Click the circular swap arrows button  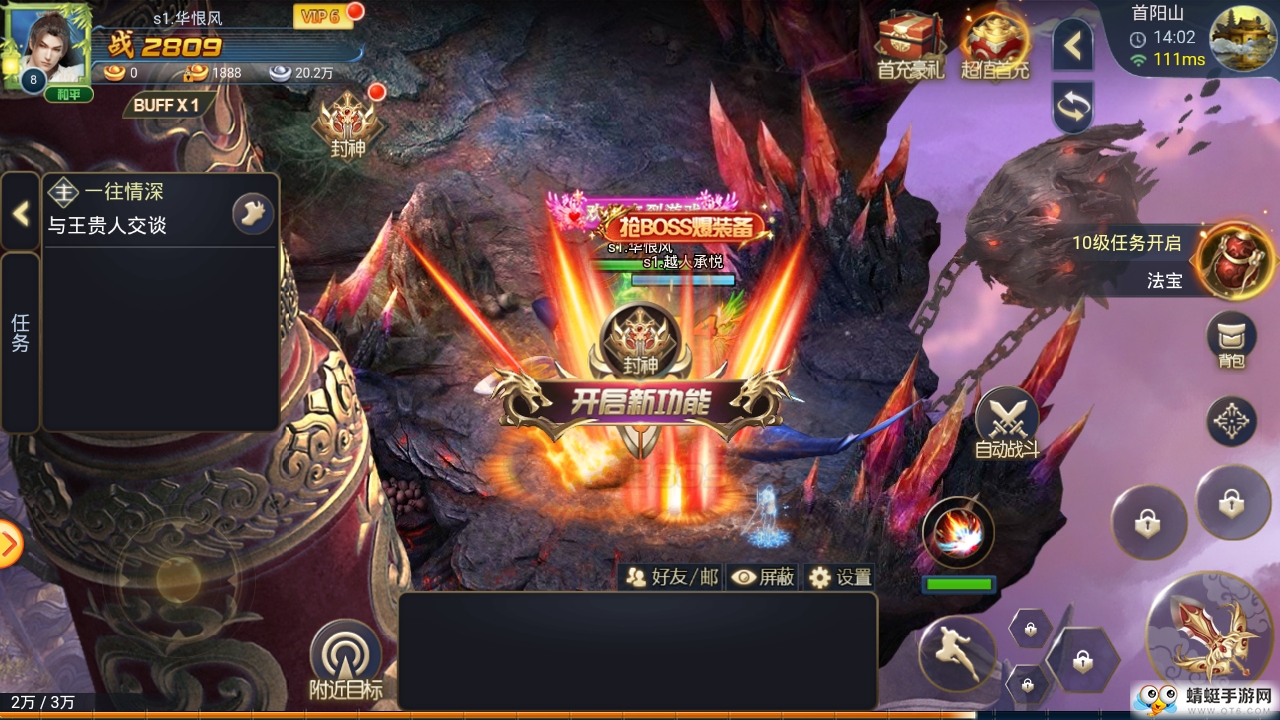pos(1072,108)
